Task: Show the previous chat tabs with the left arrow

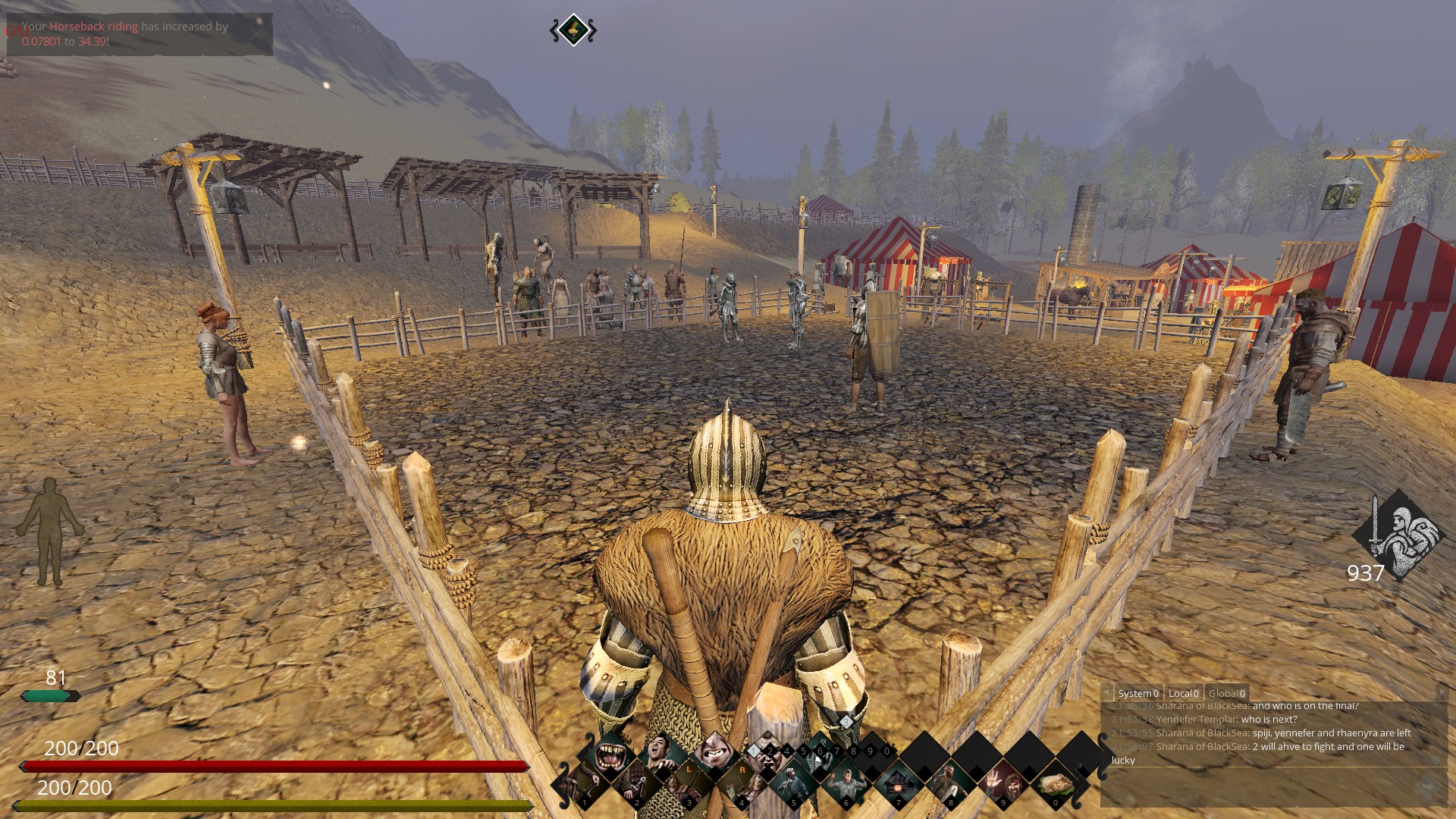Action: tap(1108, 693)
